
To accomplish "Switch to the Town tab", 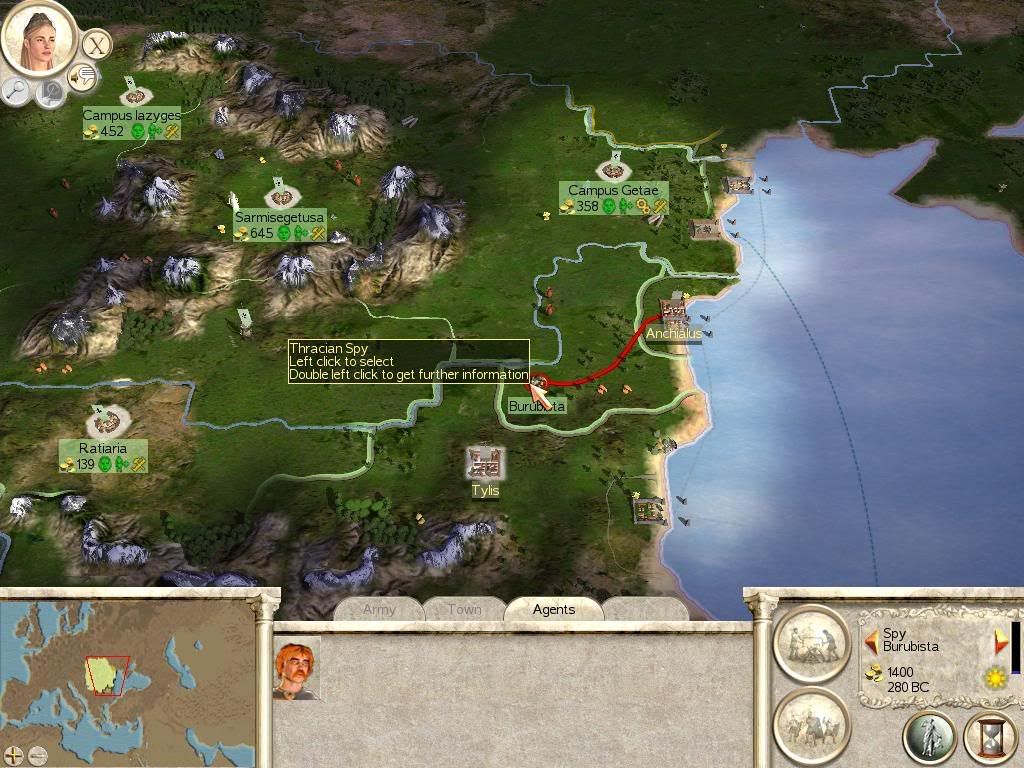I will (464, 609).
